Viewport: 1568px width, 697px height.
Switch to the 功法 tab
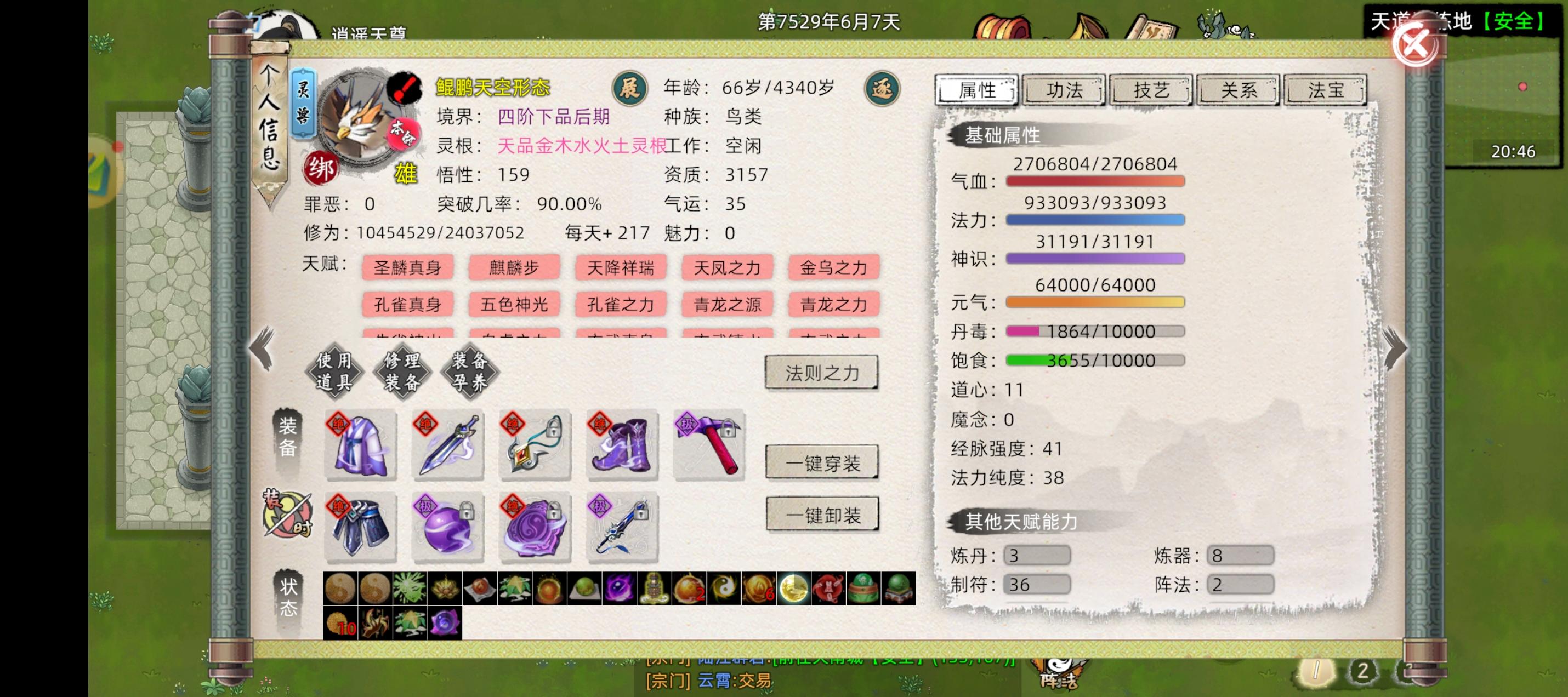1064,89
